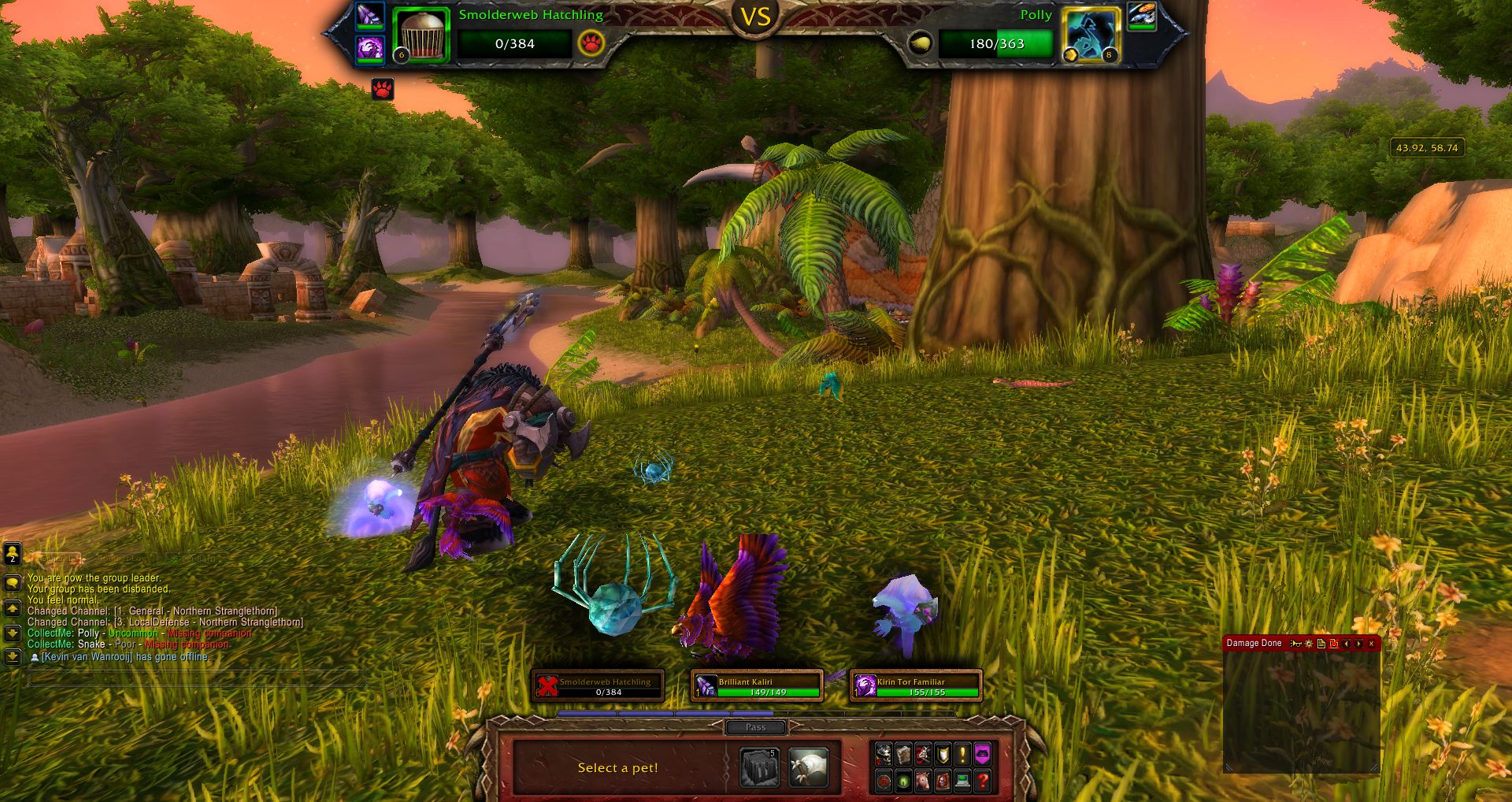
Task: Open the chat speech bubble menu
Action: (12, 583)
